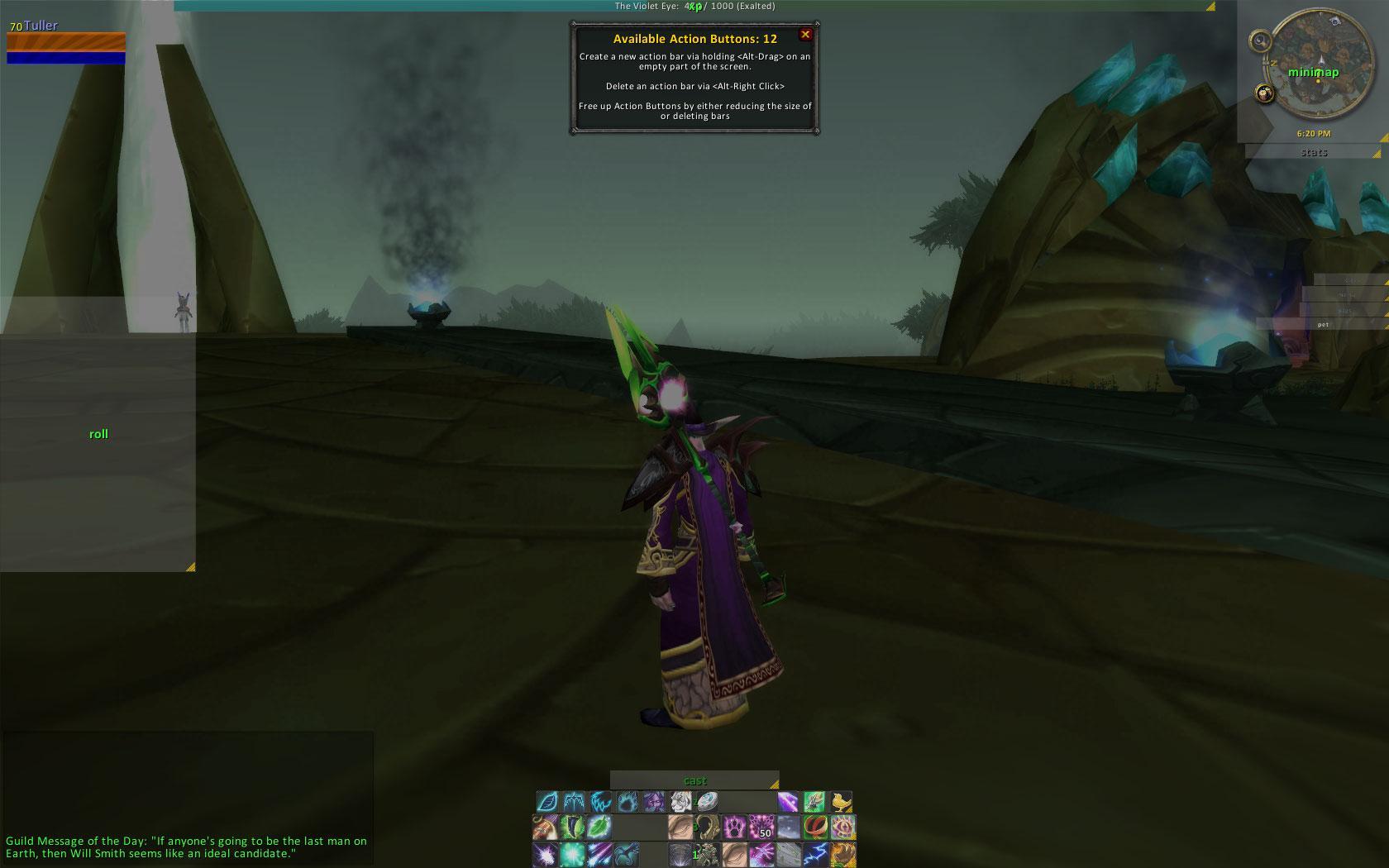
Task: Click the roll frame placeholder
Action: tap(98, 434)
